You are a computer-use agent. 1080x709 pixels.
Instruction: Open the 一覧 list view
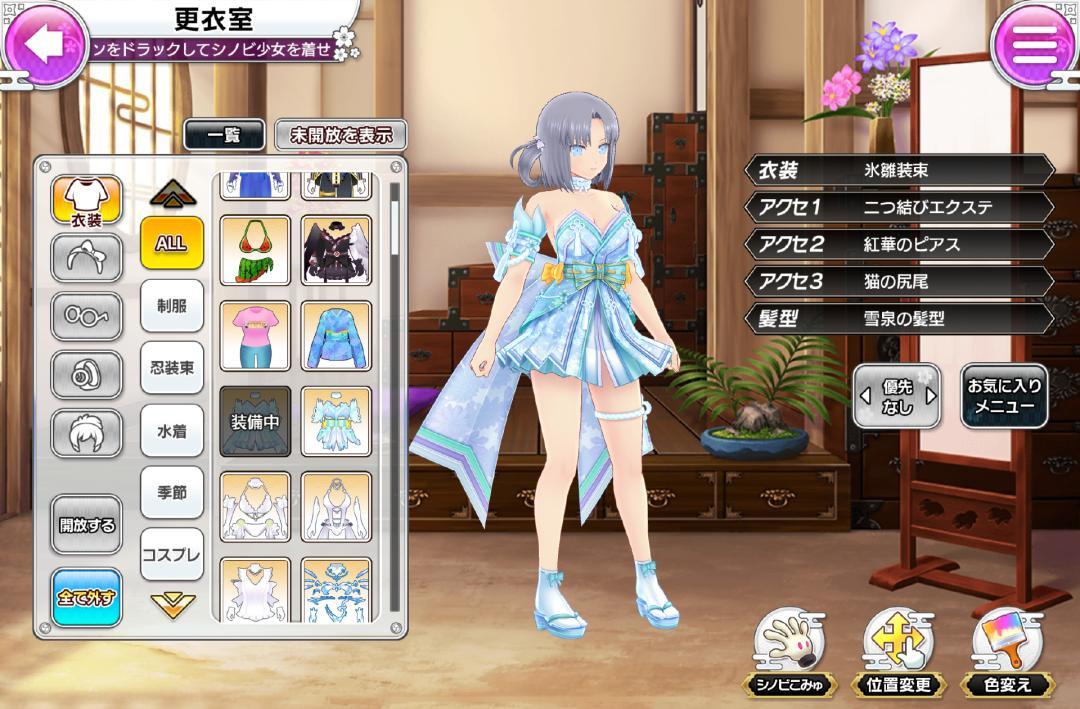tap(224, 135)
